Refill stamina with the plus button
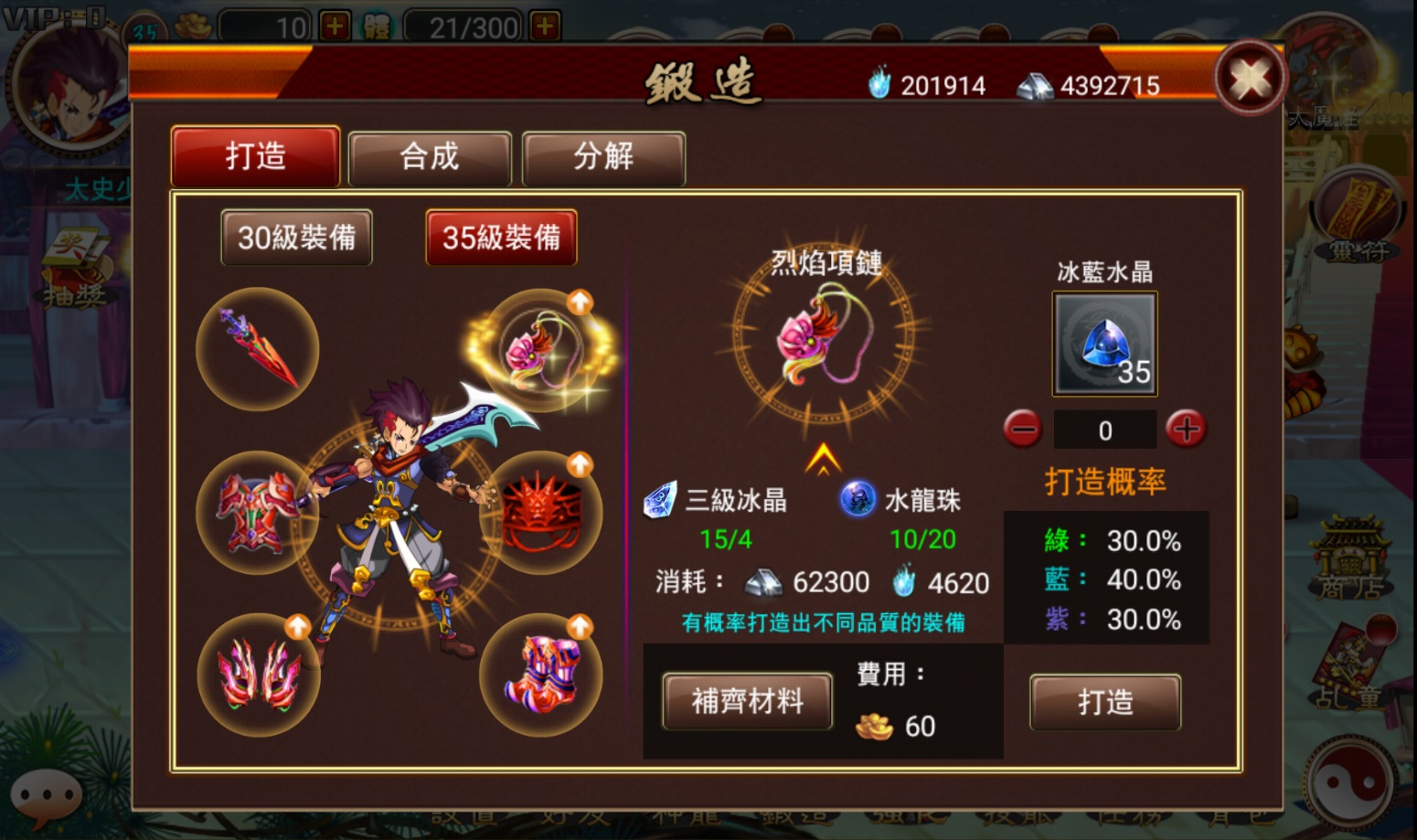 545,27
